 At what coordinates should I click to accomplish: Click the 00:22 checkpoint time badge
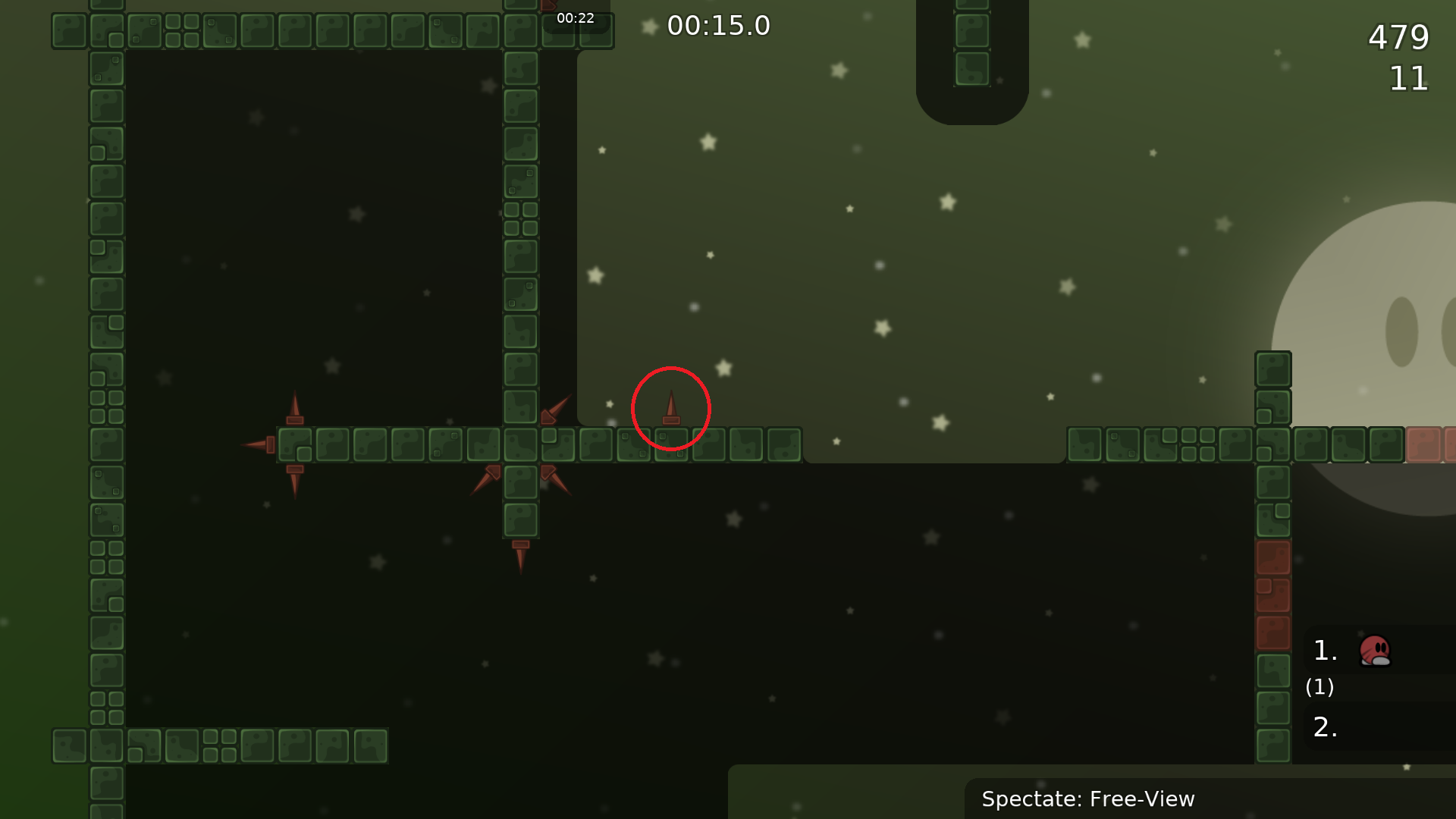[x=576, y=18]
